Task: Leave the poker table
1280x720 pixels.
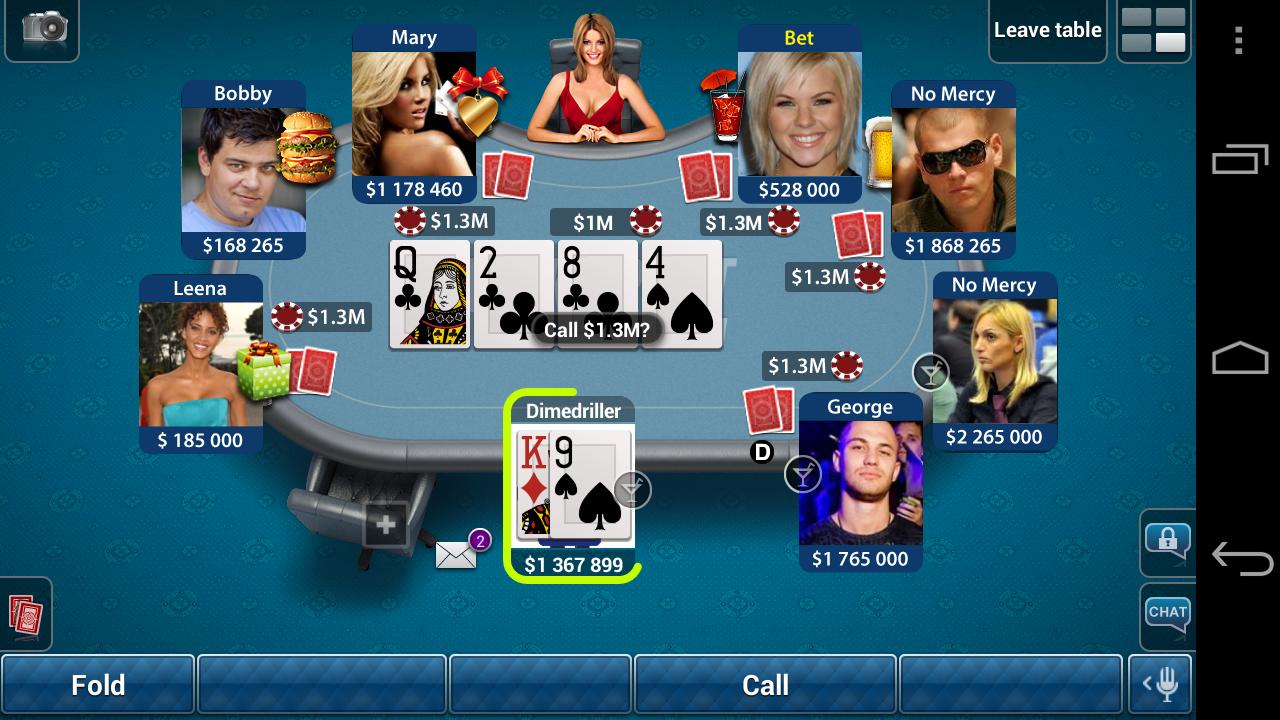Action: pyautogui.click(x=1047, y=30)
